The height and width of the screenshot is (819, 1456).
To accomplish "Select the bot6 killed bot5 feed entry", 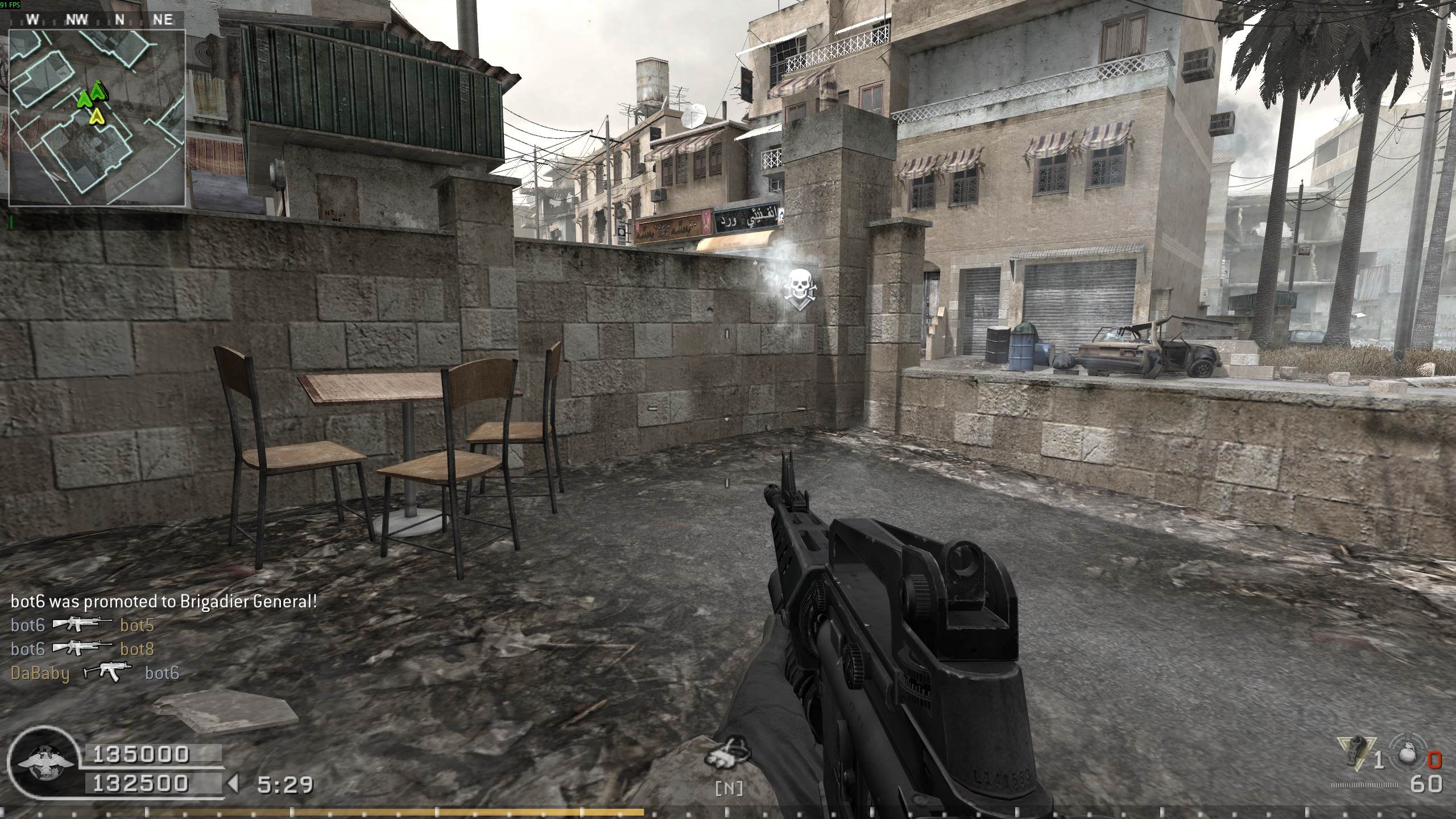I will [x=82, y=626].
